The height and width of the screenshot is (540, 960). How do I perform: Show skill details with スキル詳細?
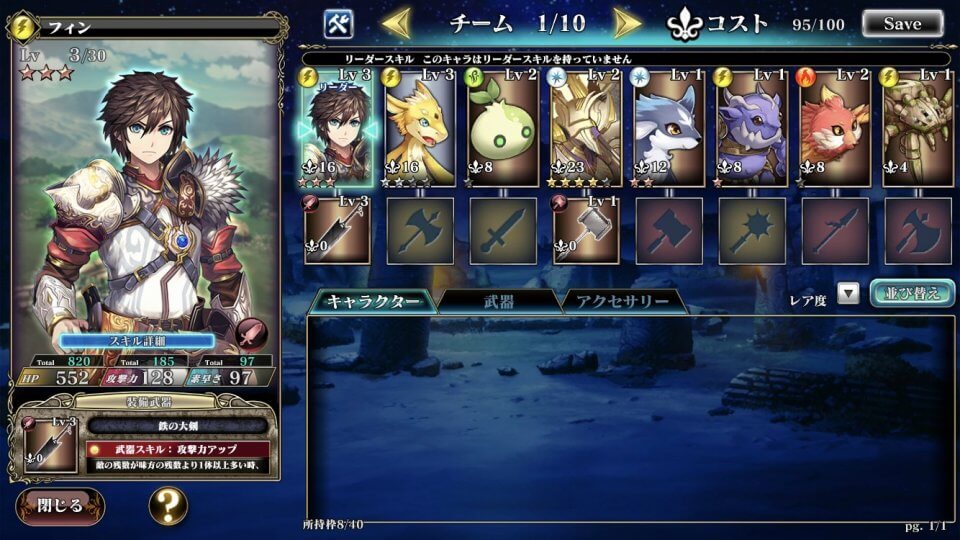pos(136,340)
